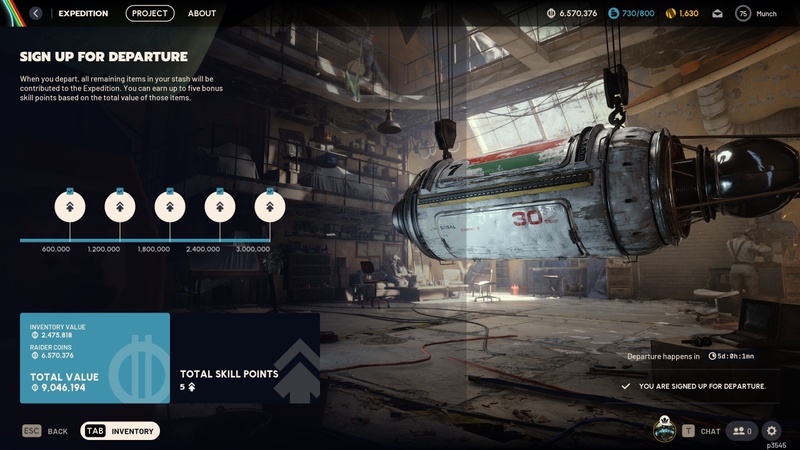Viewport: 800px width, 450px height.
Task: Click the player avatar portrait with crown
Action: pos(664,430)
